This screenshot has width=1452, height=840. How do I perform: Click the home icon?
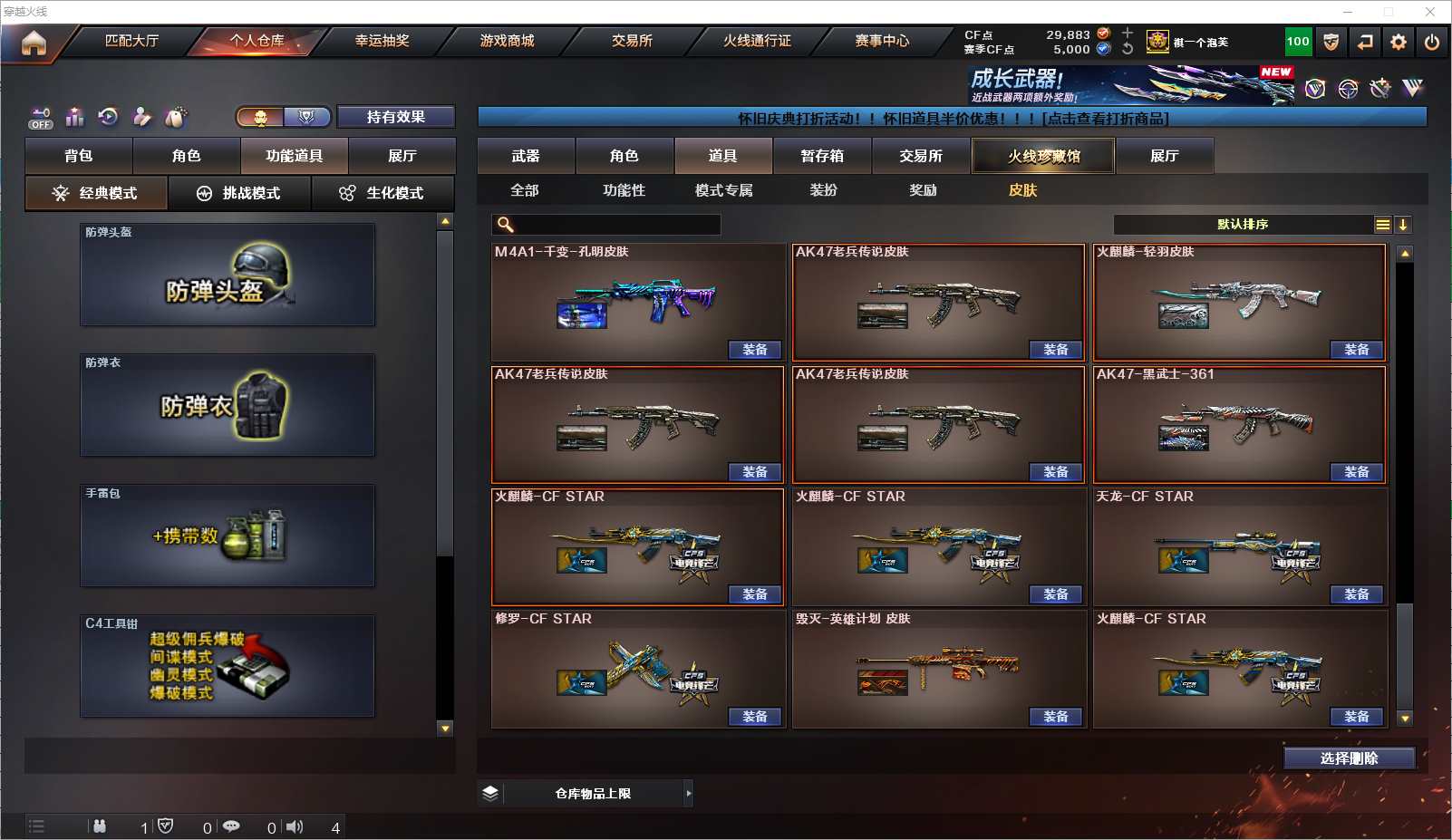pyautogui.click(x=34, y=43)
